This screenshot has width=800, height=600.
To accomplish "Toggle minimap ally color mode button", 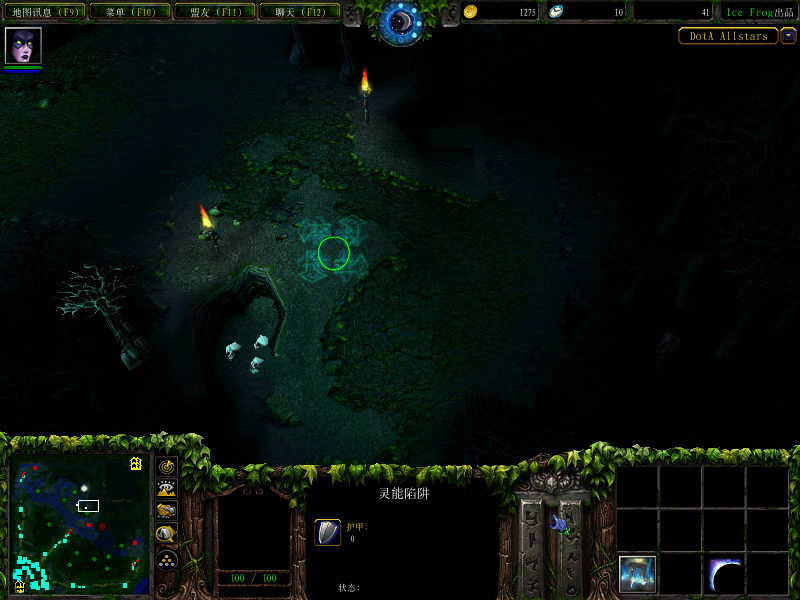I will 167,511.
